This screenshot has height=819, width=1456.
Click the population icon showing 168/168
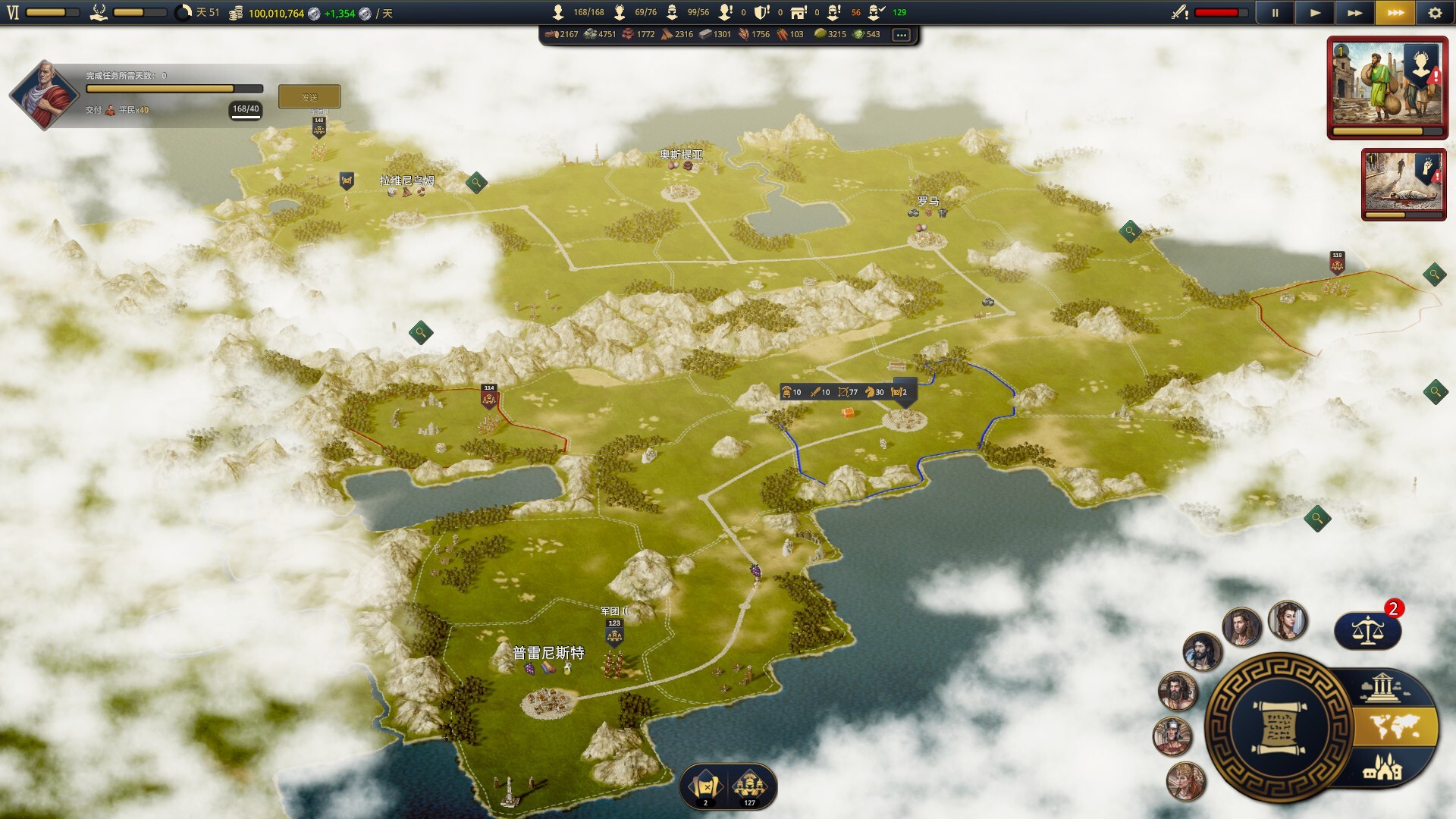coord(559,11)
